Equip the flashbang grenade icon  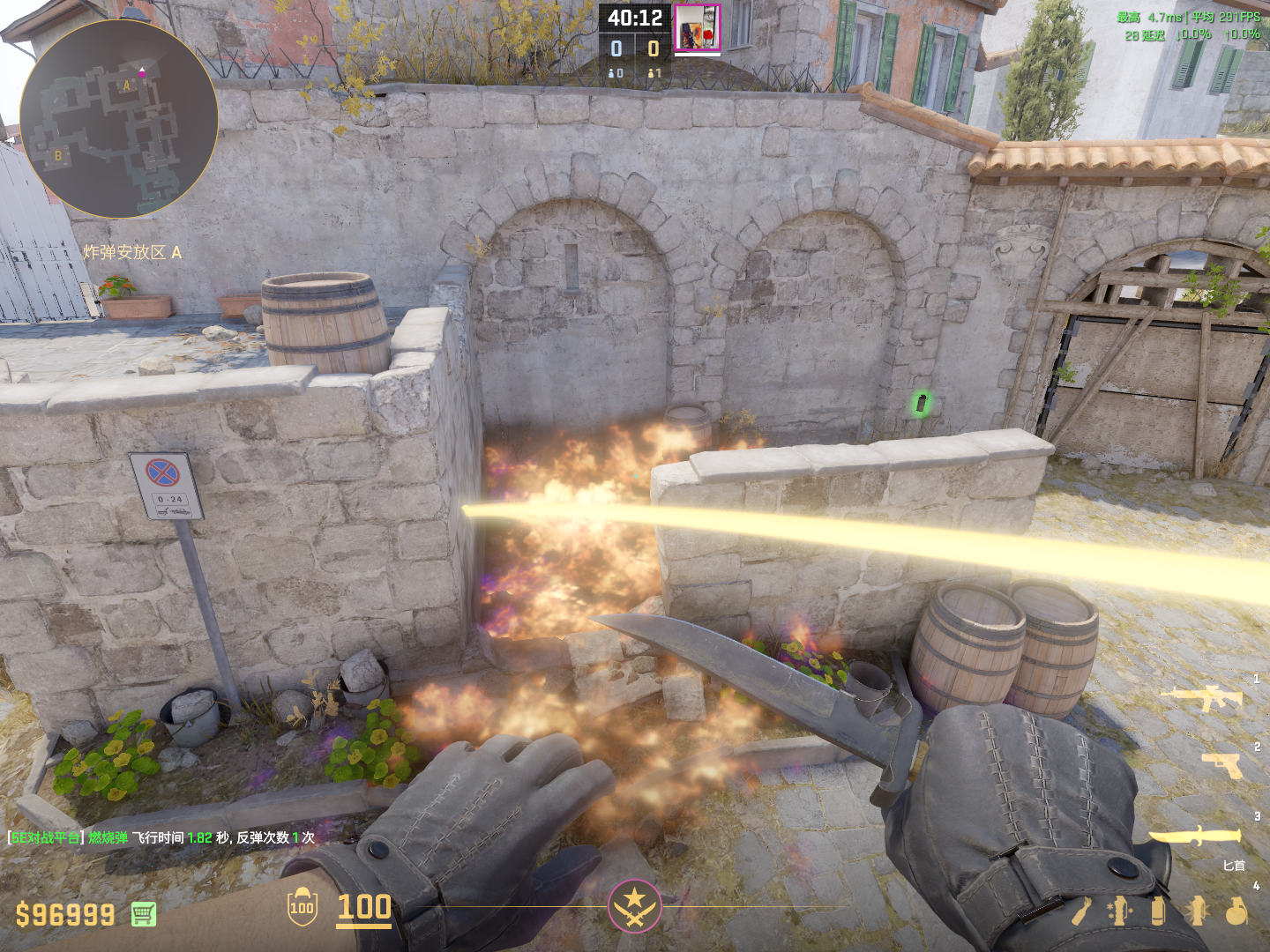pos(1120,911)
